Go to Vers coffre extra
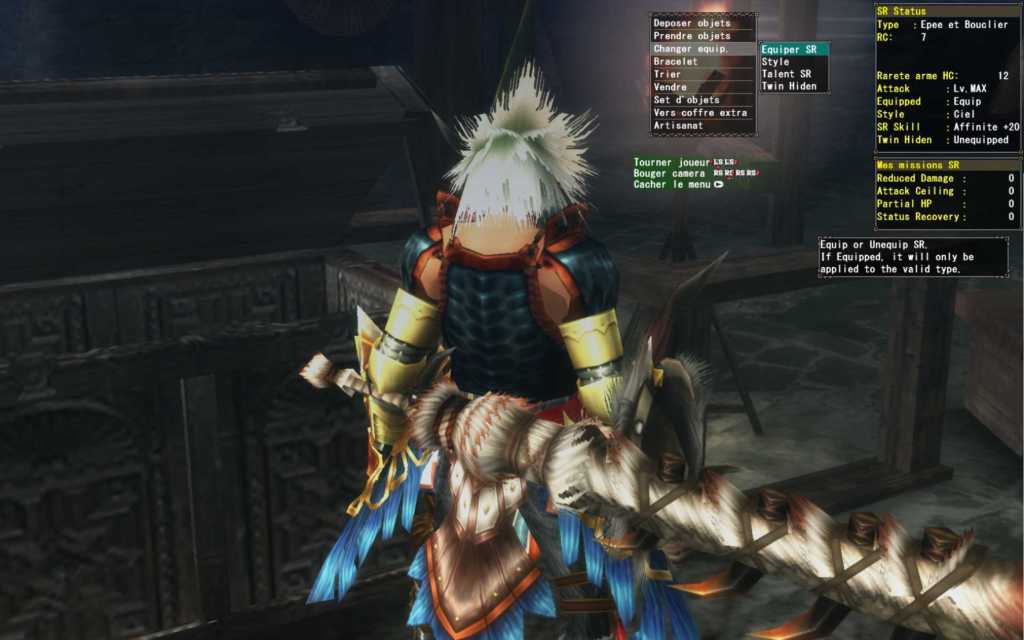The width and height of the screenshot is (1024, 640). [x=700, y=113]
